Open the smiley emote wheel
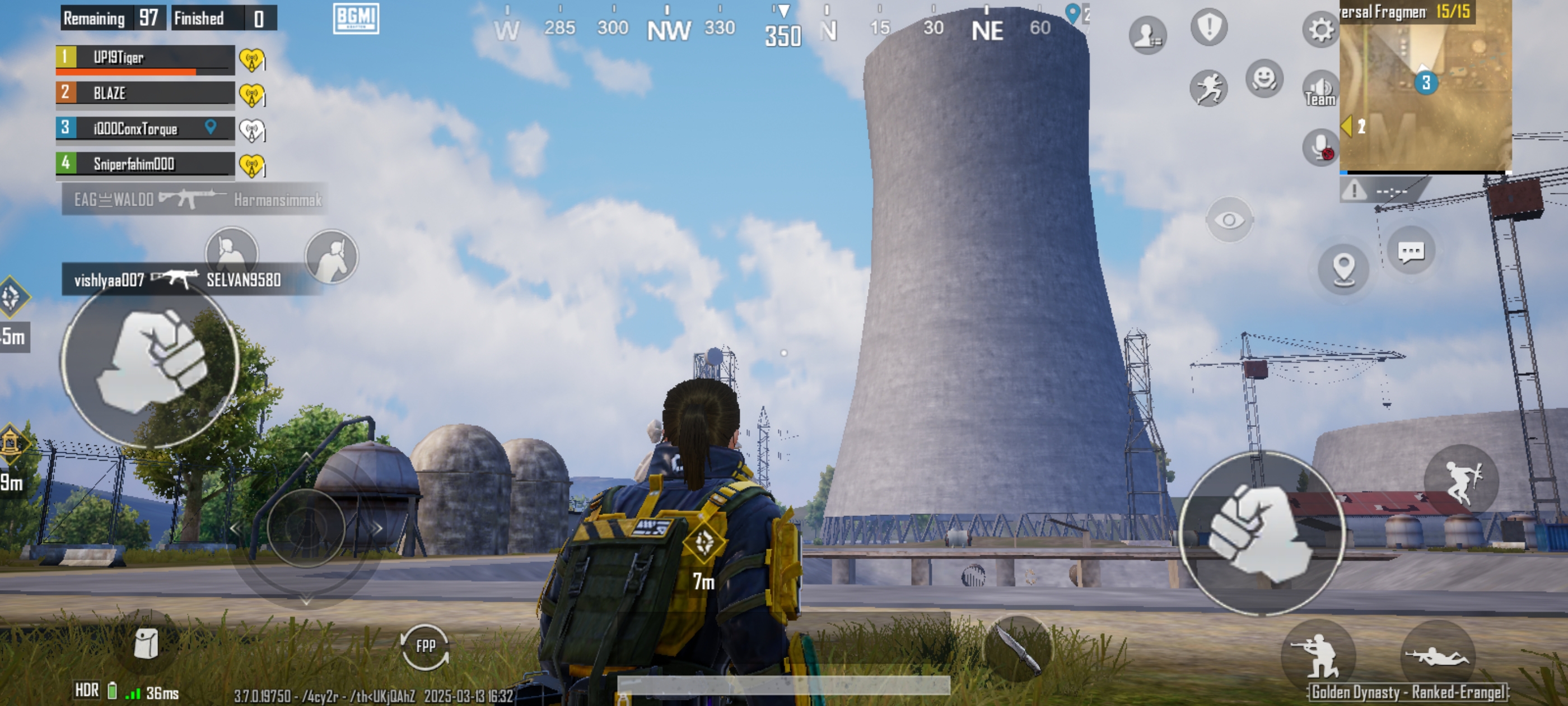 pyautogui.click(x=1264, y=78)
